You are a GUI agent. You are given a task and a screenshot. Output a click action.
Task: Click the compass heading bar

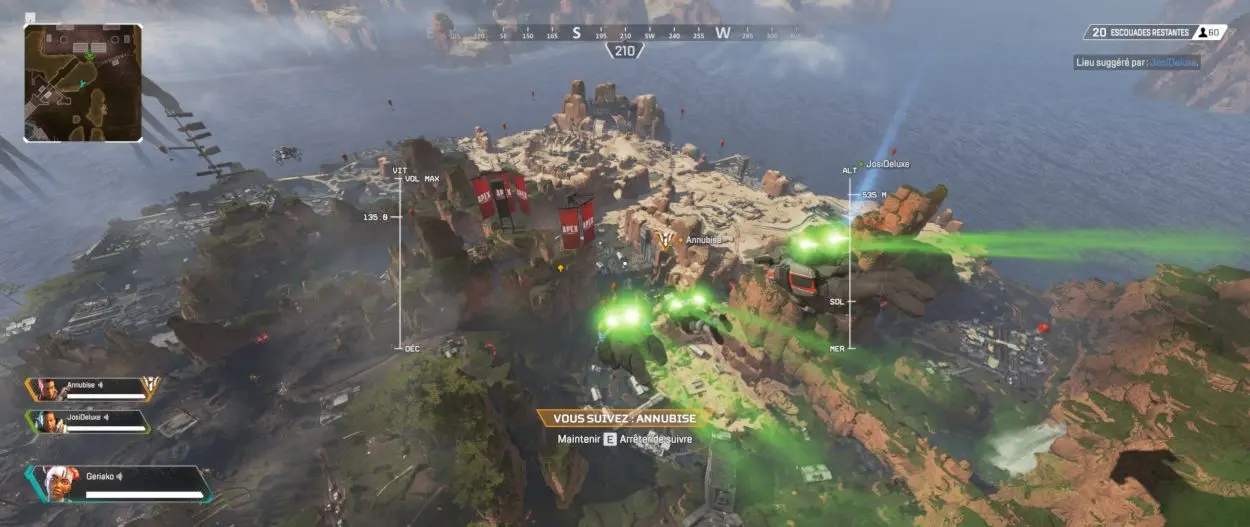pos(624,33)
